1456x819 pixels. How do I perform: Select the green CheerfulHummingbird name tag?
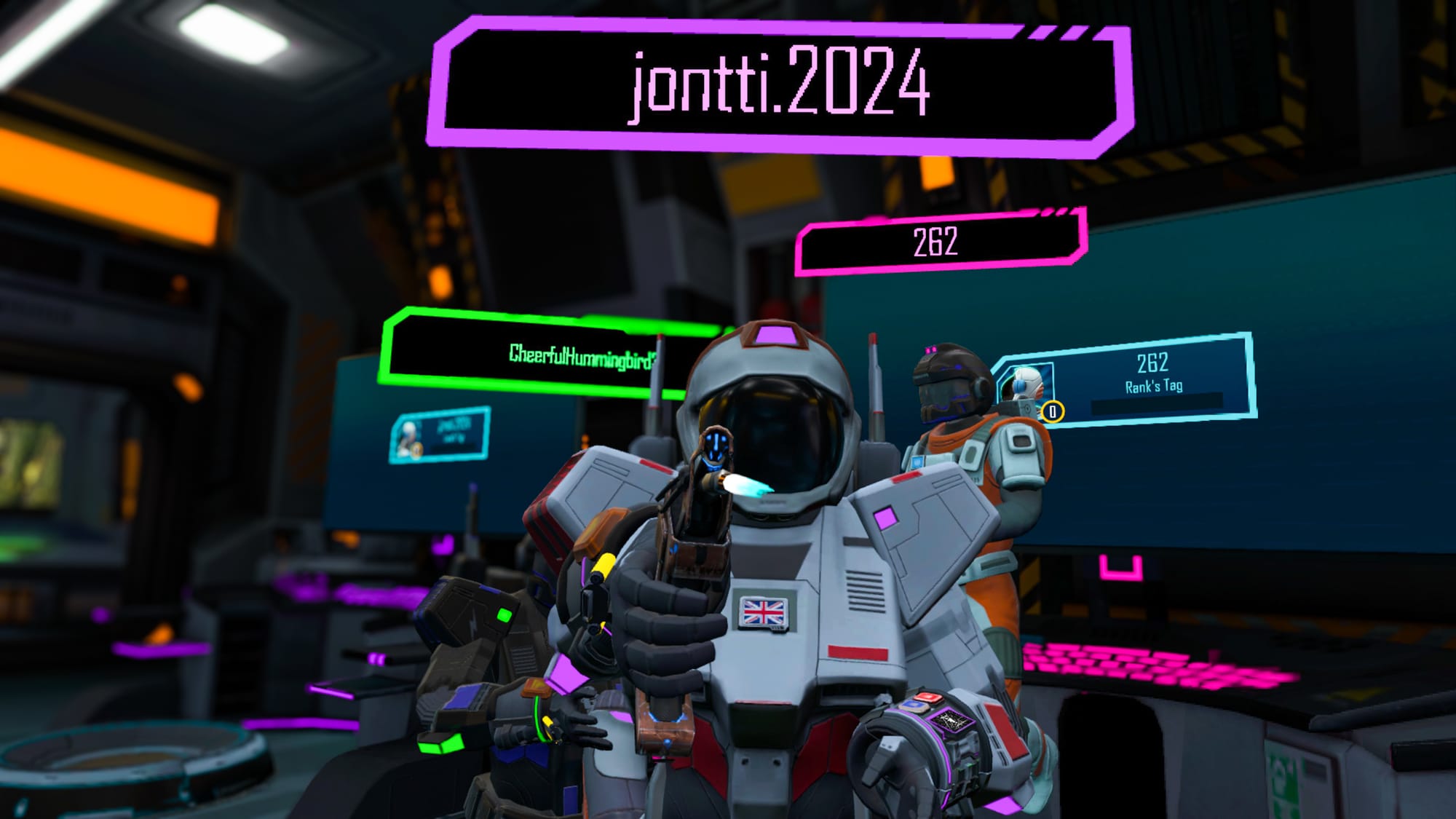point(553,355)
